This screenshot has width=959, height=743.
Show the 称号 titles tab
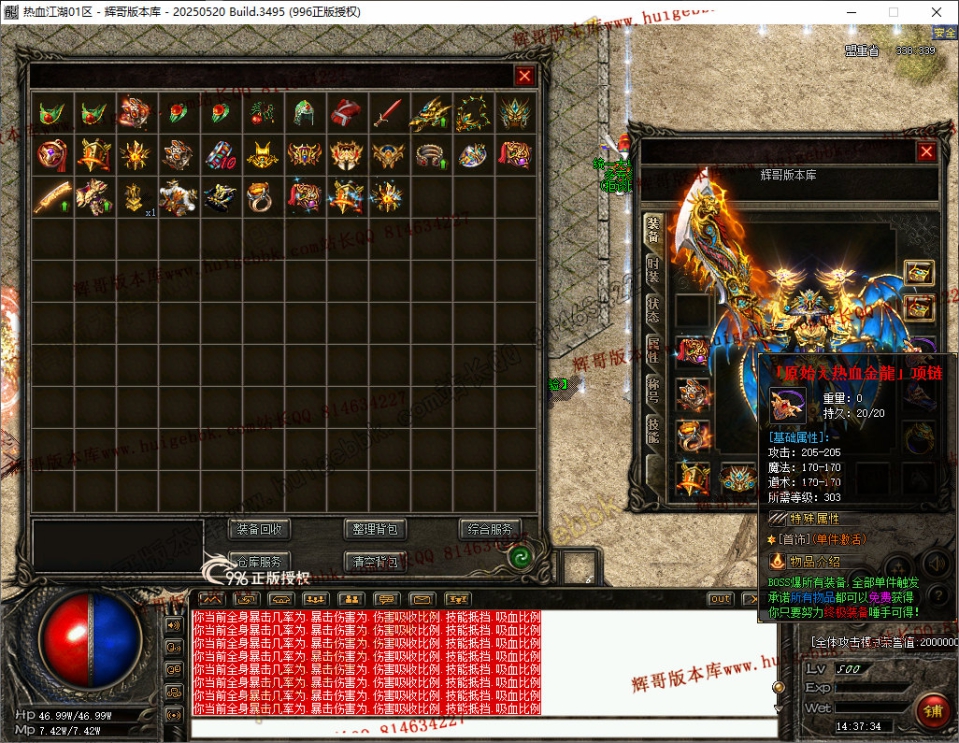652,390
